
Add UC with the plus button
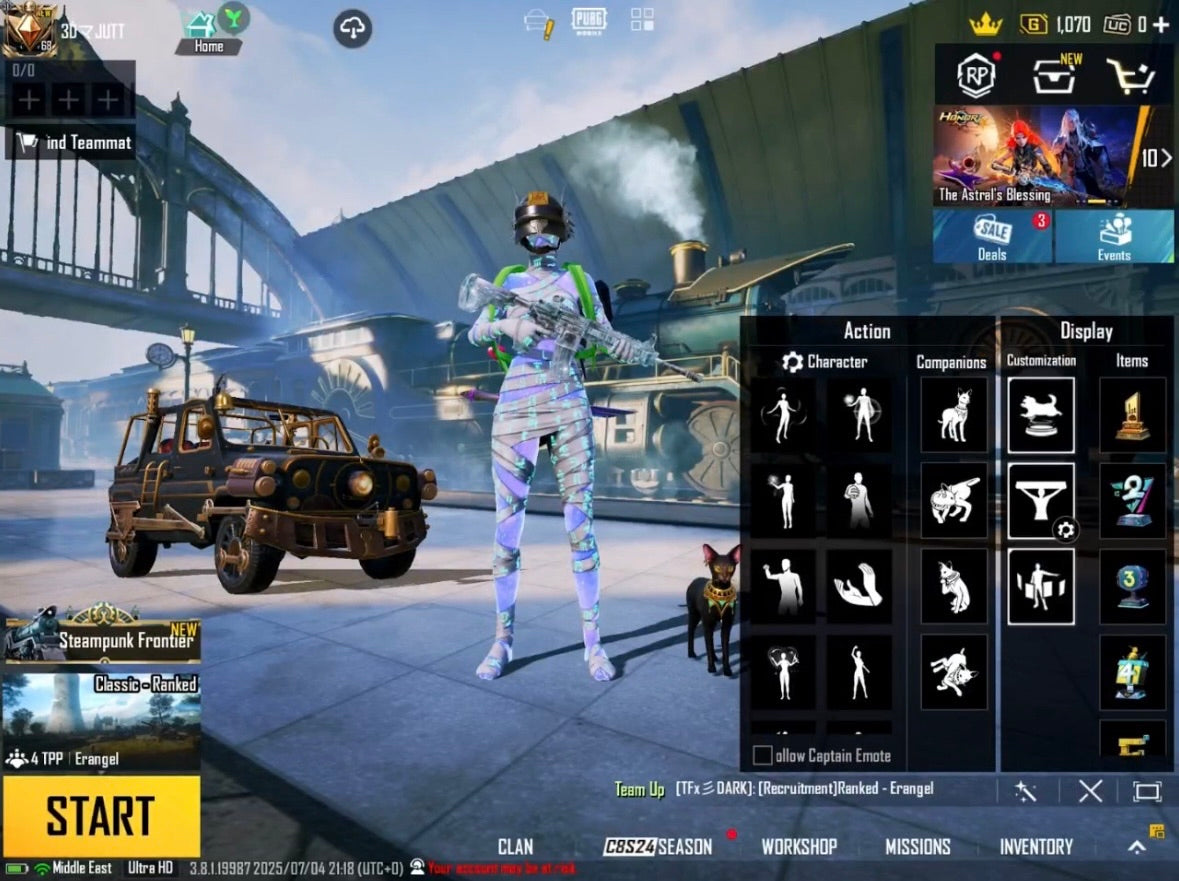1161,24
